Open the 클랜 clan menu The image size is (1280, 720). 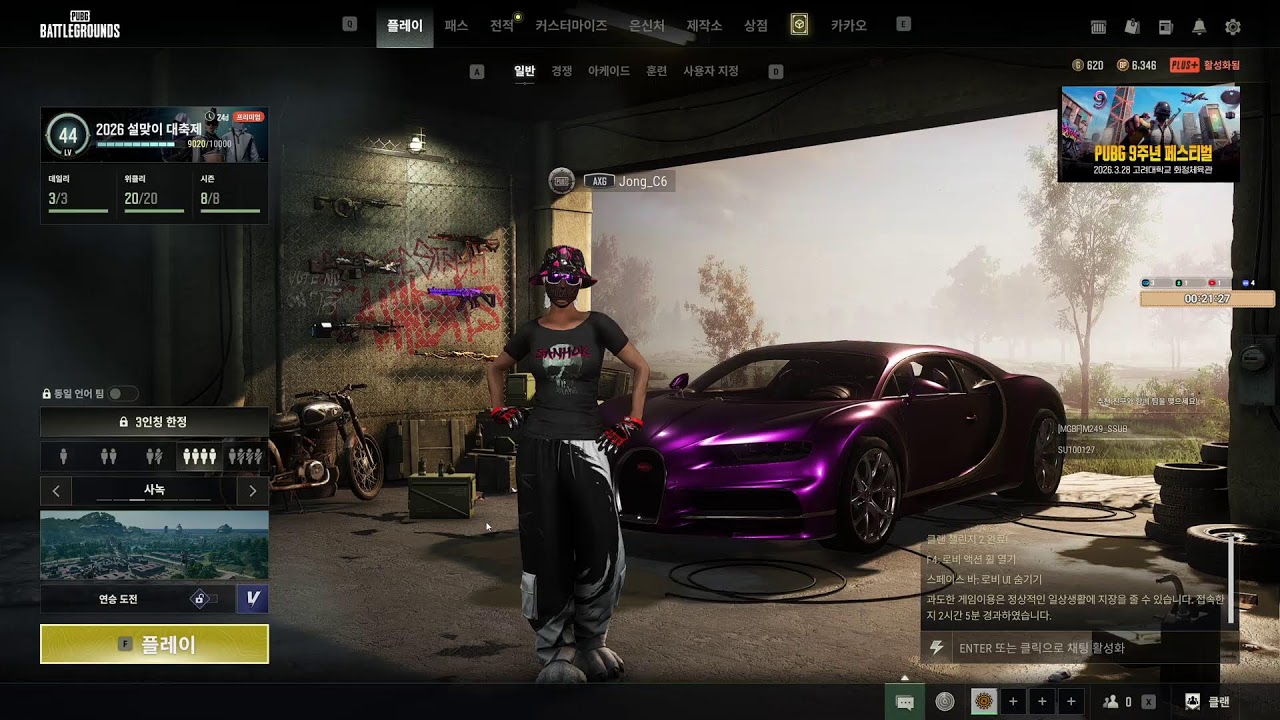1207,702
